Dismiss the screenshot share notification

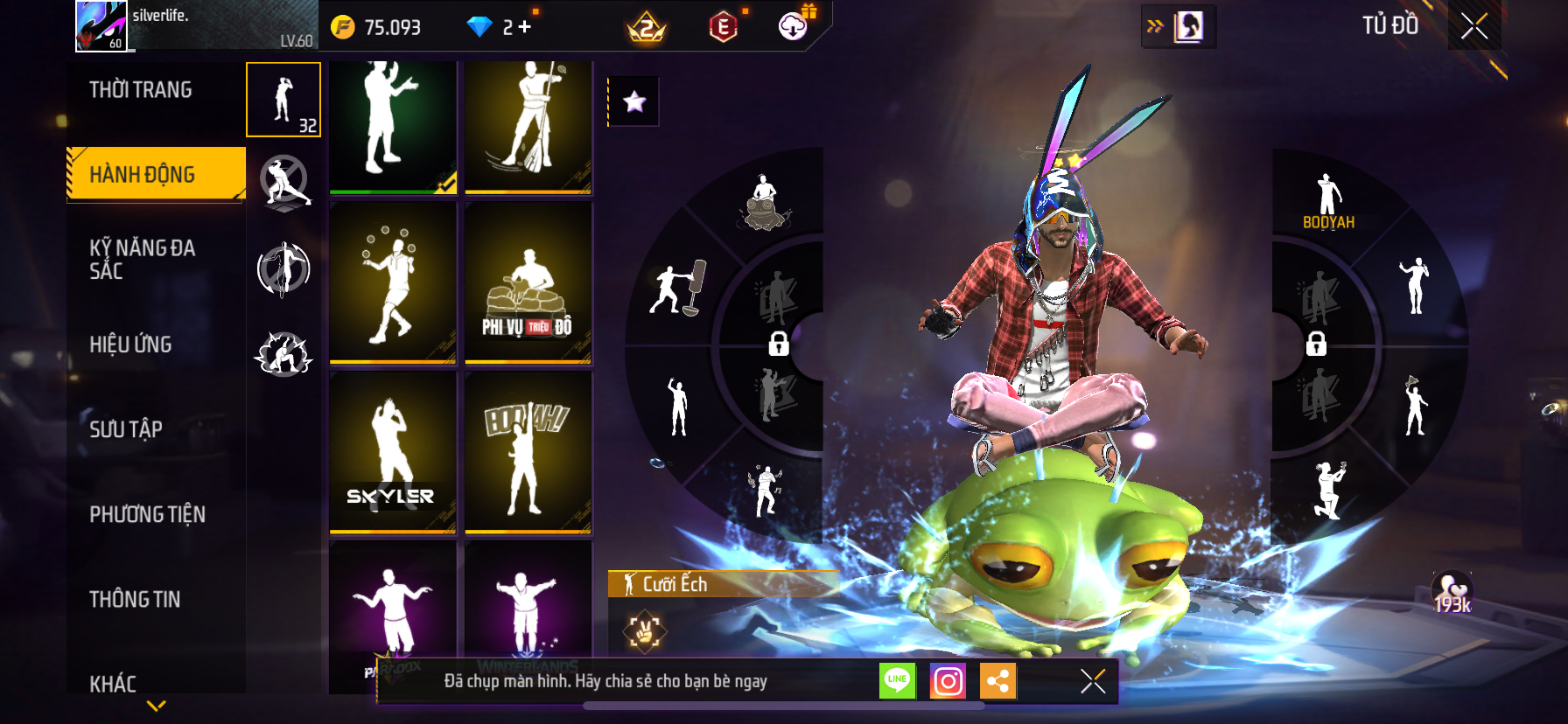tap(1093, 680)
